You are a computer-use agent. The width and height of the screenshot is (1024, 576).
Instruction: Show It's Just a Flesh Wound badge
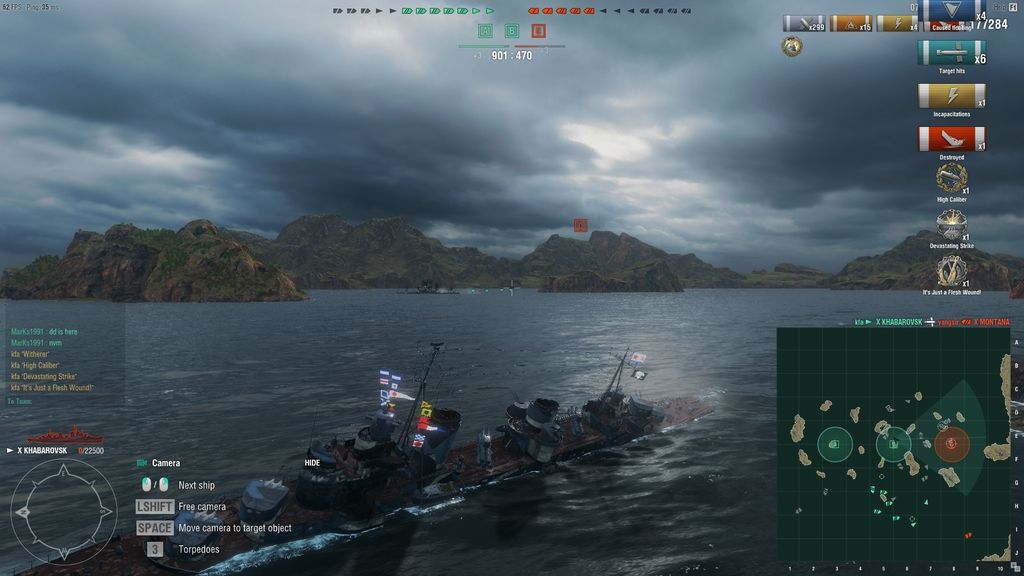pyautogui.click(x=951, y=270)
